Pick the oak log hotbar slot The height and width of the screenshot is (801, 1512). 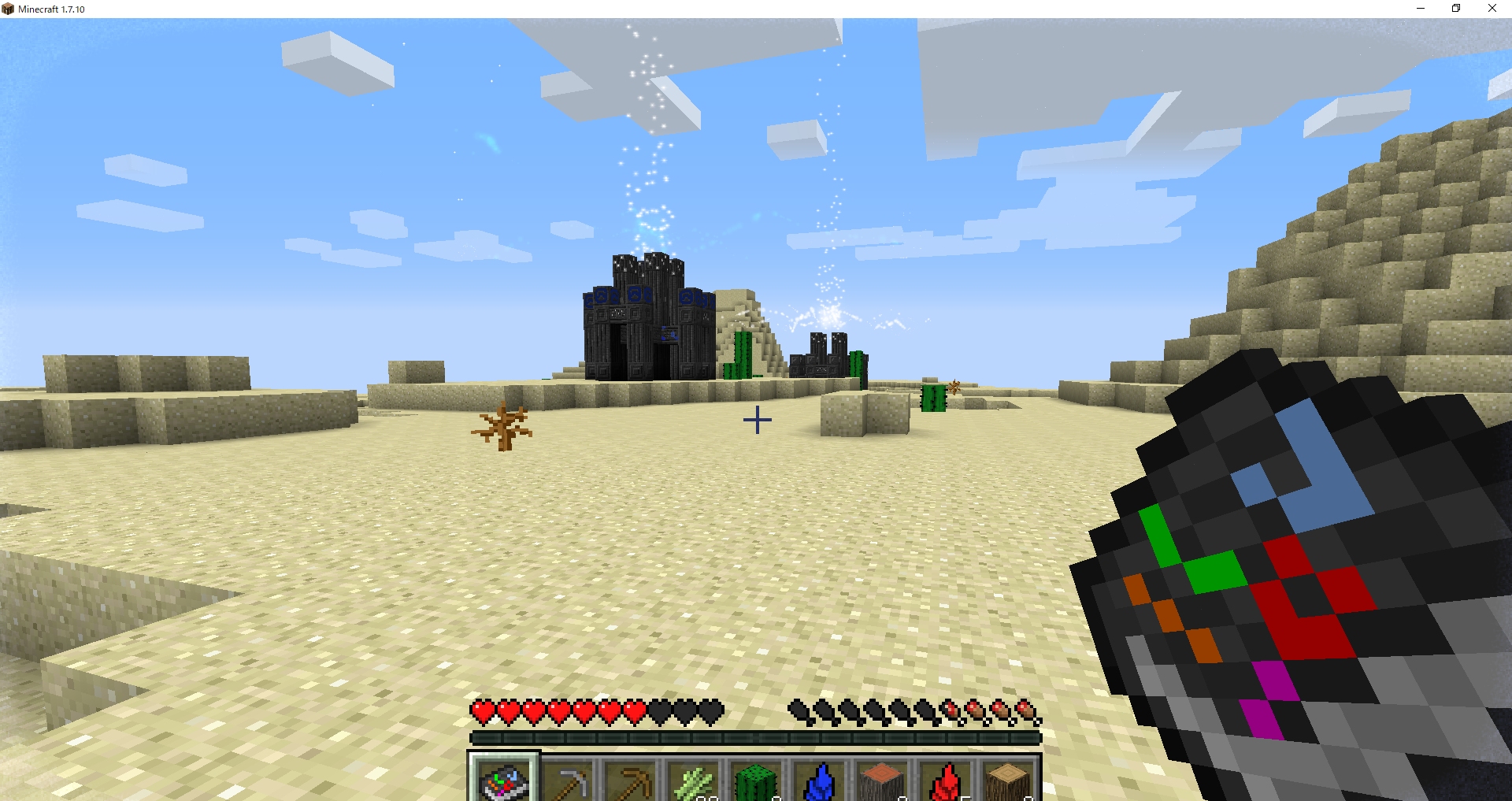[1008, 781]
